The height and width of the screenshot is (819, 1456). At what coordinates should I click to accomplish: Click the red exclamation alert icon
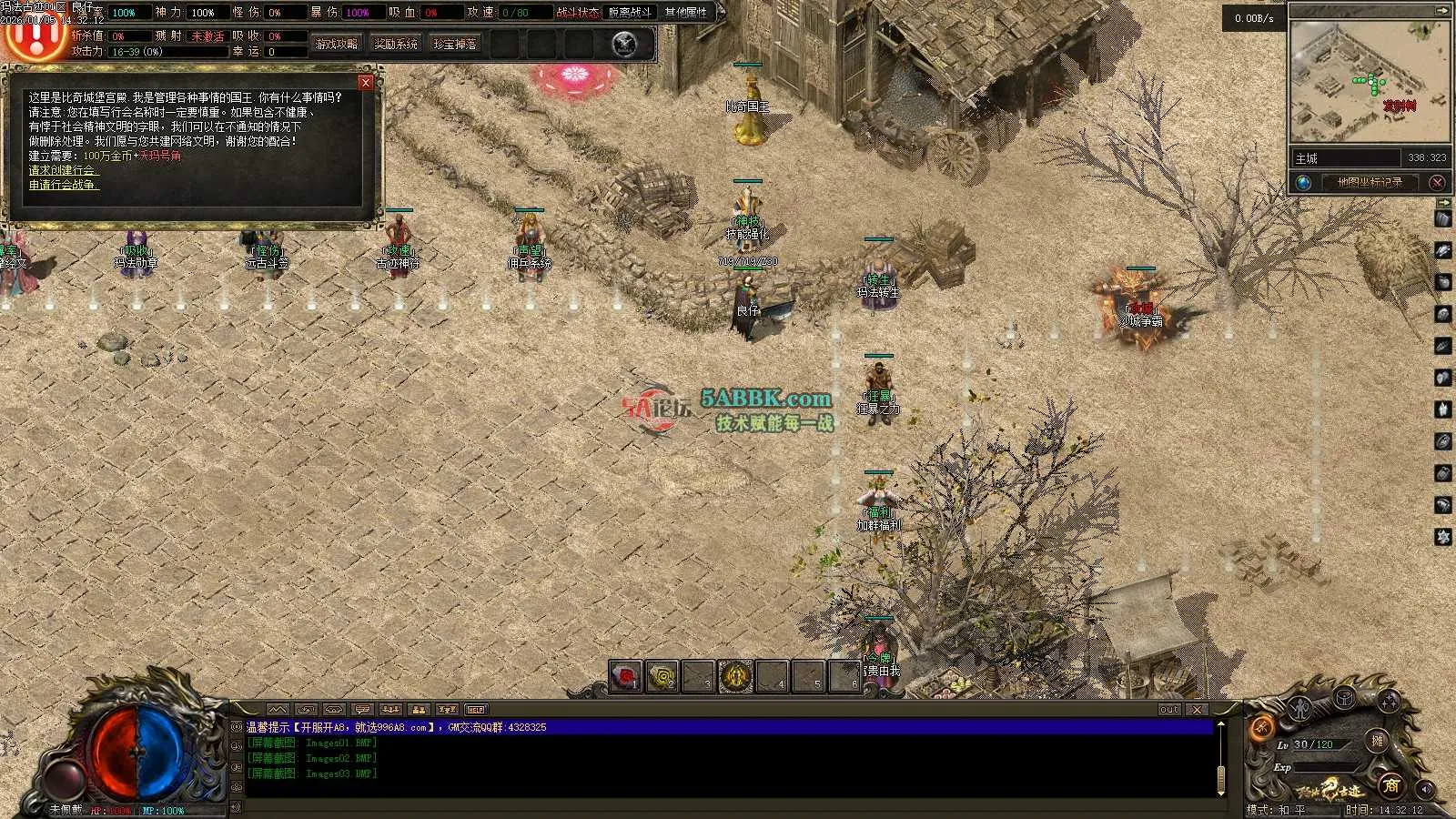coord(35,36)
